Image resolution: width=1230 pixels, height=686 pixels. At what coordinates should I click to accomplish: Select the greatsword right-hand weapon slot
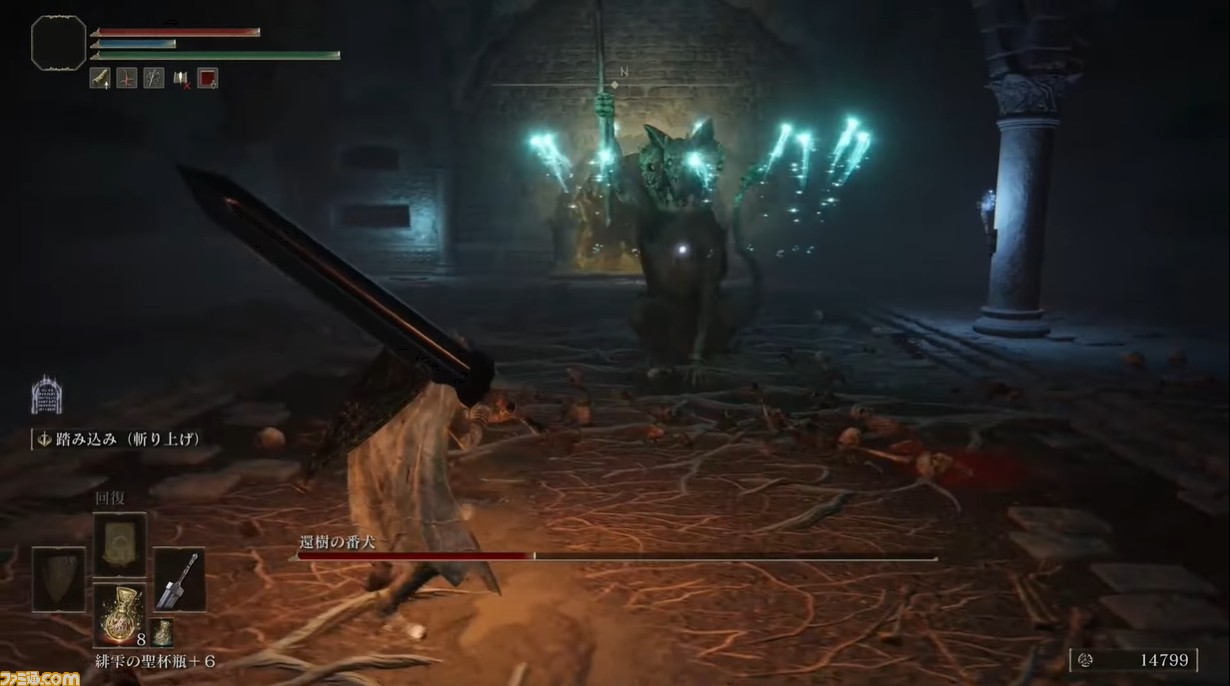[180, 579]
